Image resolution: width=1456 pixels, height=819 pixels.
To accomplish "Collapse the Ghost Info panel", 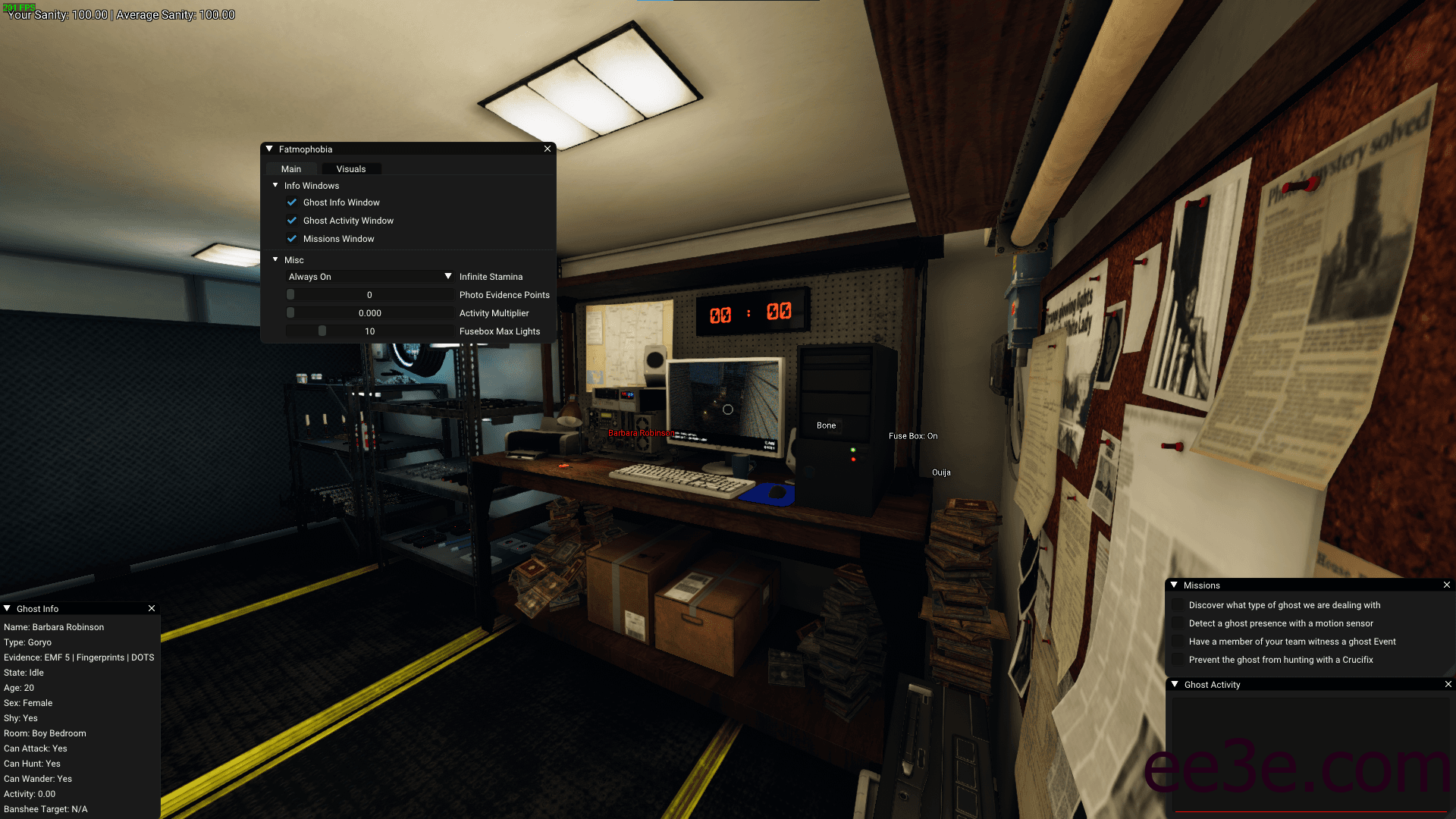I will 7,609.
